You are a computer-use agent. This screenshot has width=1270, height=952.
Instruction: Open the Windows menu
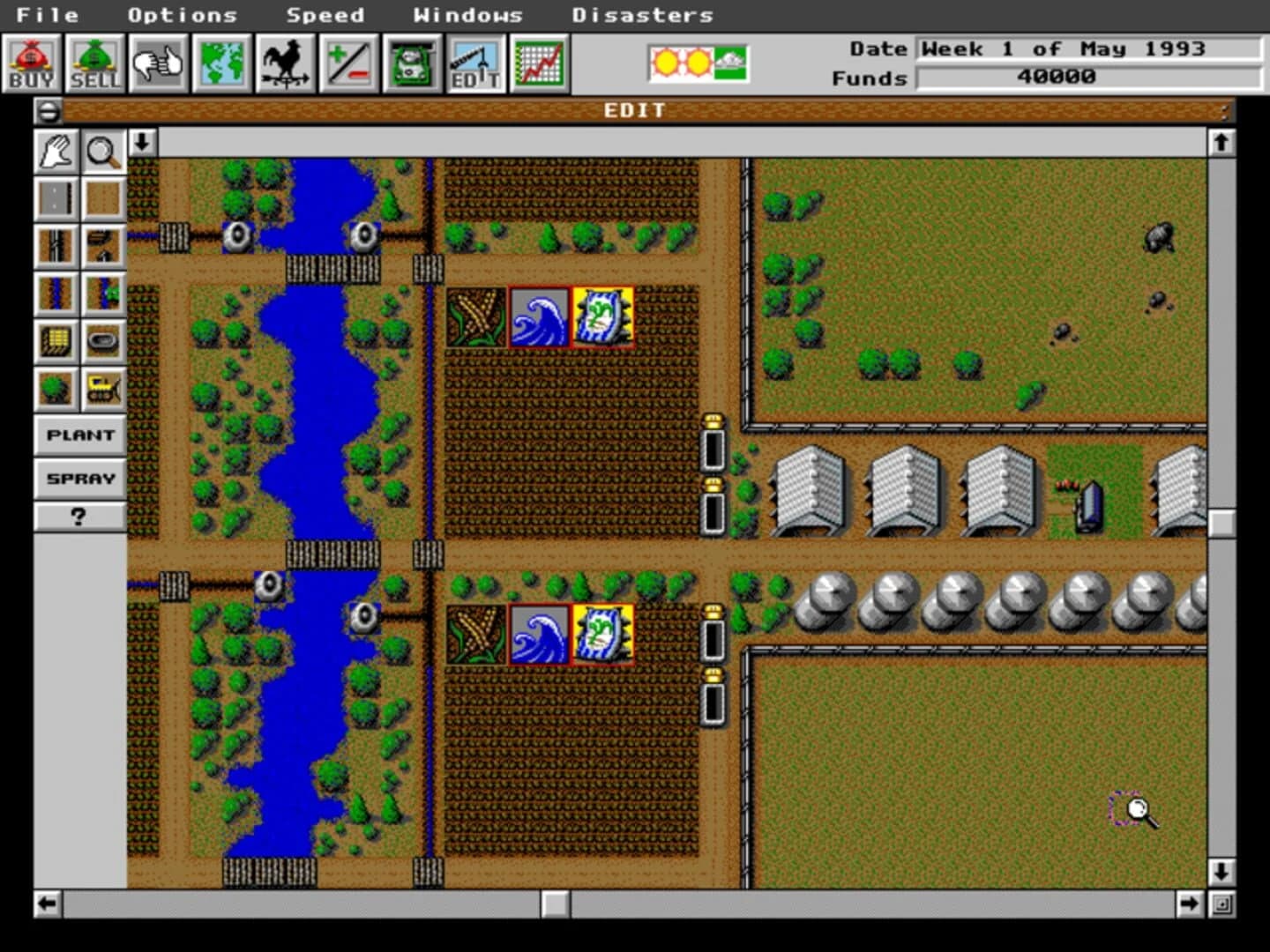pos(468,14)
